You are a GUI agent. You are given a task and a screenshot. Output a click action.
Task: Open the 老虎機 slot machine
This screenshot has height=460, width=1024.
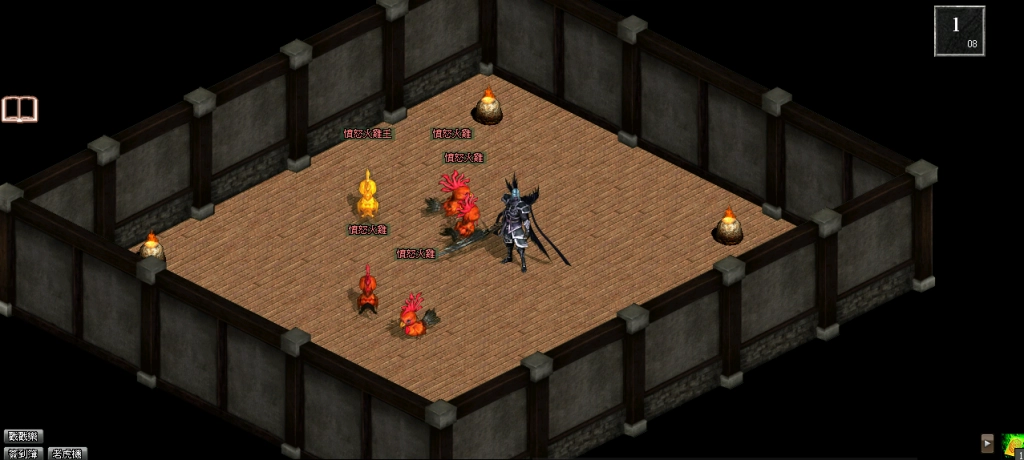pos(67,453)
